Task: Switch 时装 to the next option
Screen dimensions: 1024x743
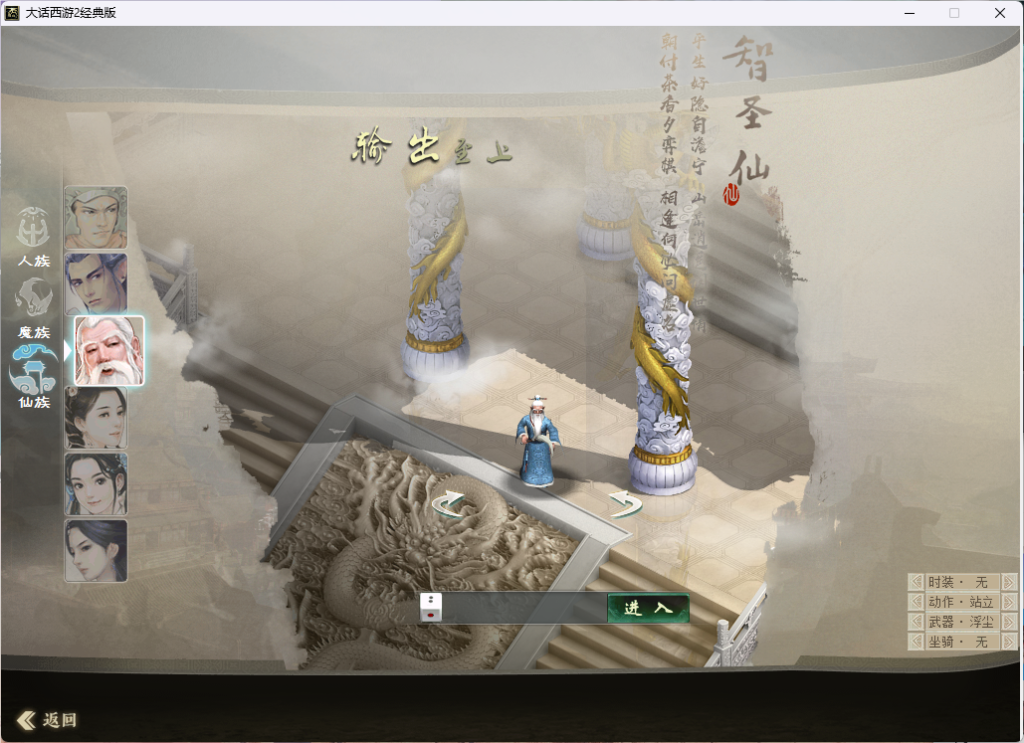Action: [x=1009, y=582]
